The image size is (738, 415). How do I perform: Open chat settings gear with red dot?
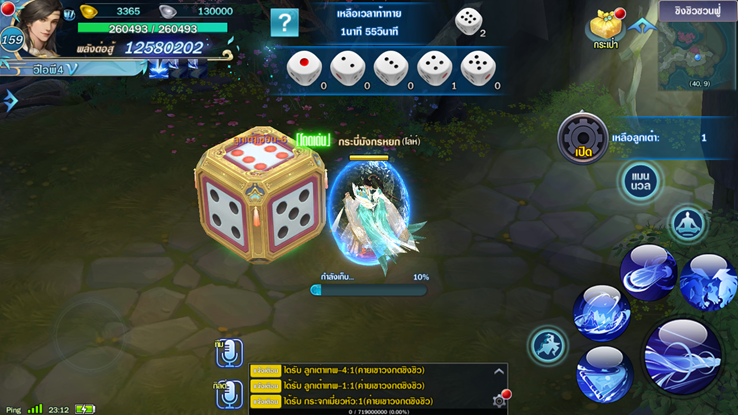point(500,399)
